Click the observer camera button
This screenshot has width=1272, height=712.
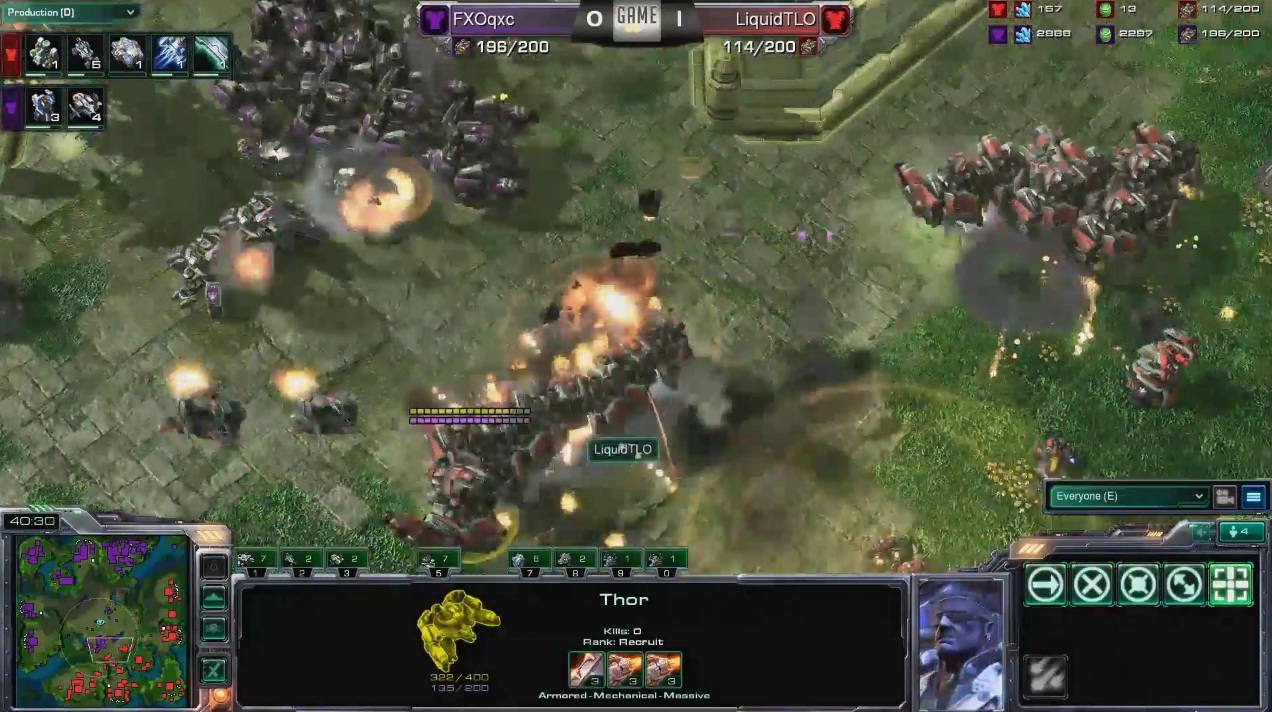(x=1224, y=496)
